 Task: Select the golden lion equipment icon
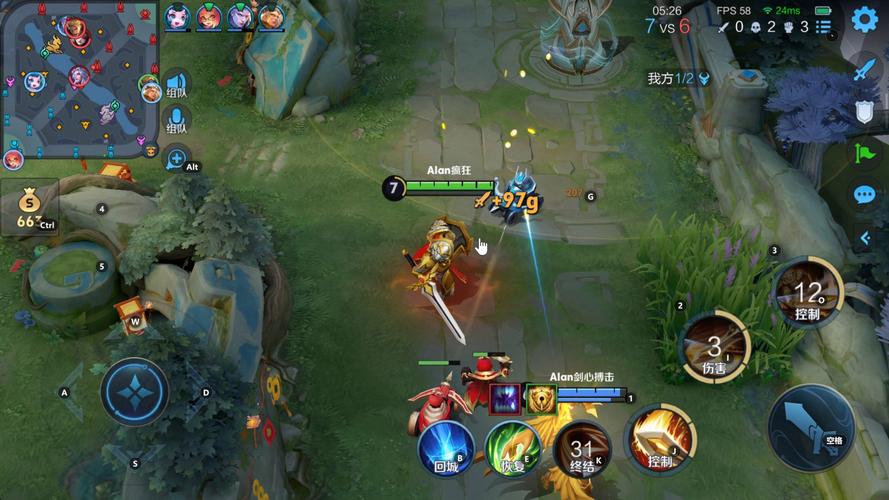[541, 398]
